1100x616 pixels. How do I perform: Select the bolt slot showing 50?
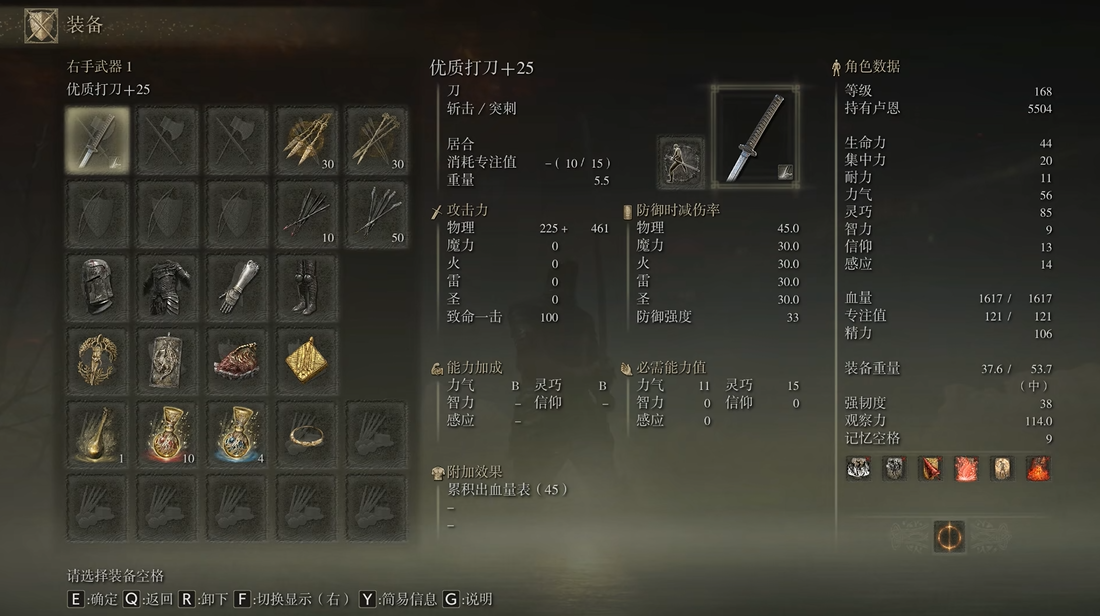coord(377,213)
